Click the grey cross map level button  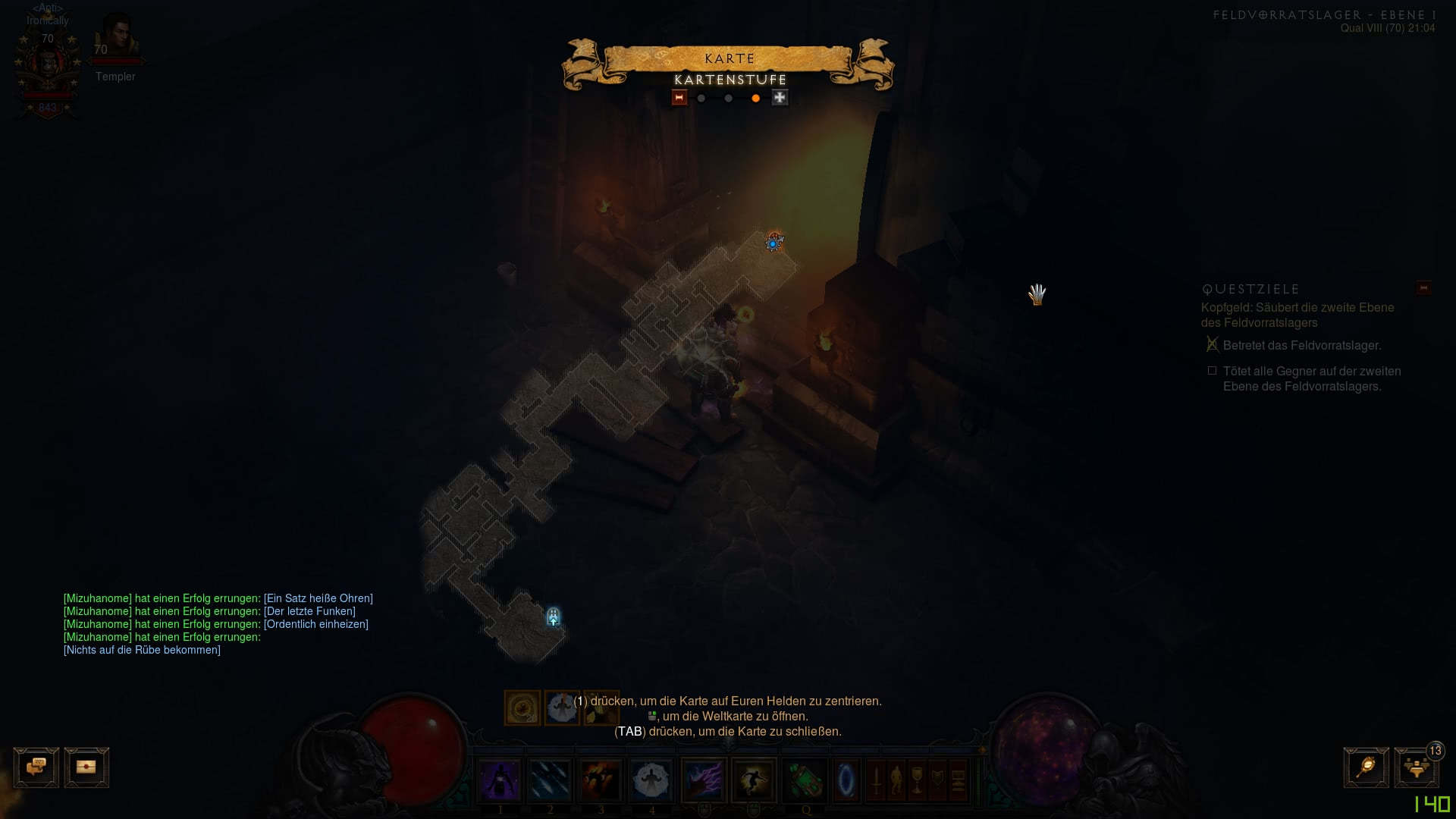click(x=780, y=98)
